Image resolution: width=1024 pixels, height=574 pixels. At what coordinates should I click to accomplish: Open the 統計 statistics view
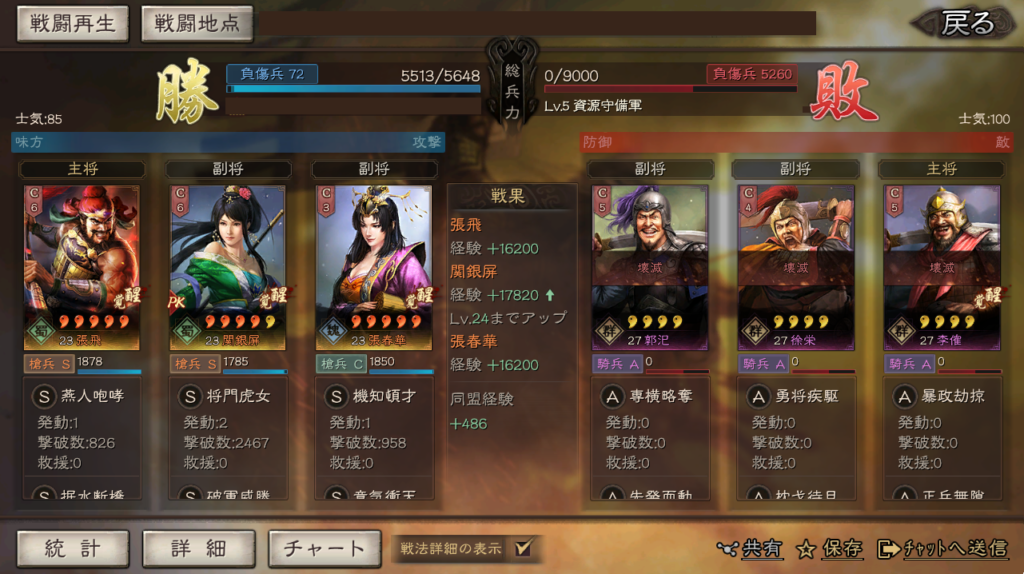(x=73, y=548)
